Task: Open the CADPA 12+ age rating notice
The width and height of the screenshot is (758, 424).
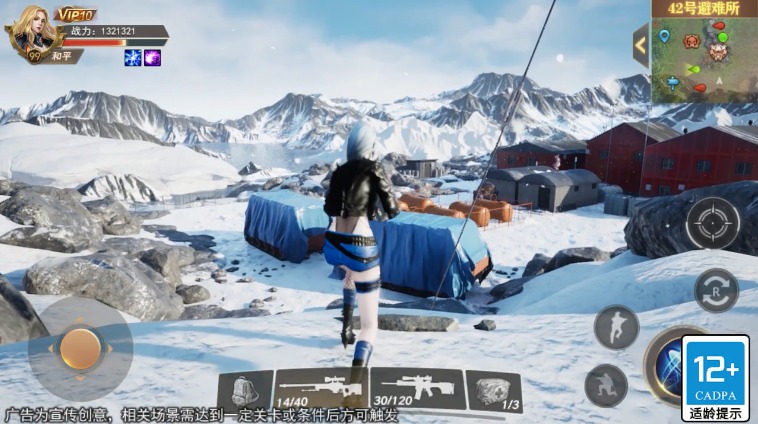Action: click(715, 378)
